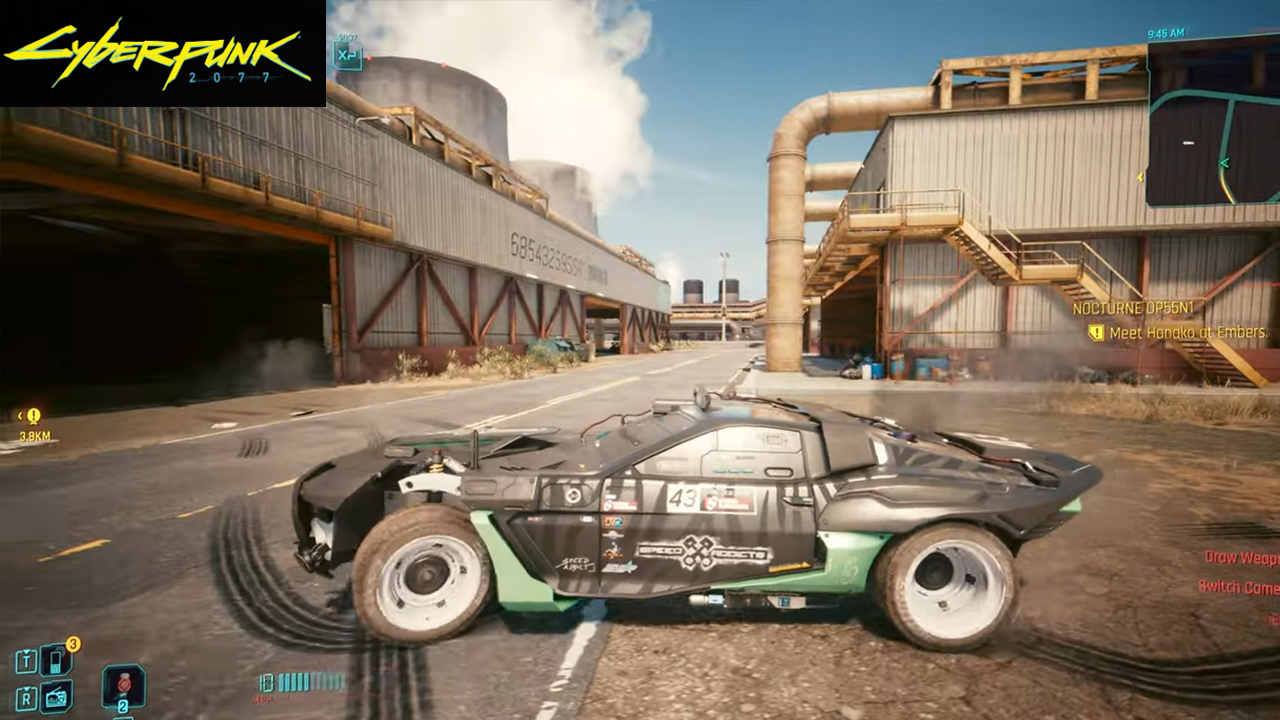Click the XP icon at the top
The image size is (1280, 720).
pyautogui.click(x=347, y=55)
